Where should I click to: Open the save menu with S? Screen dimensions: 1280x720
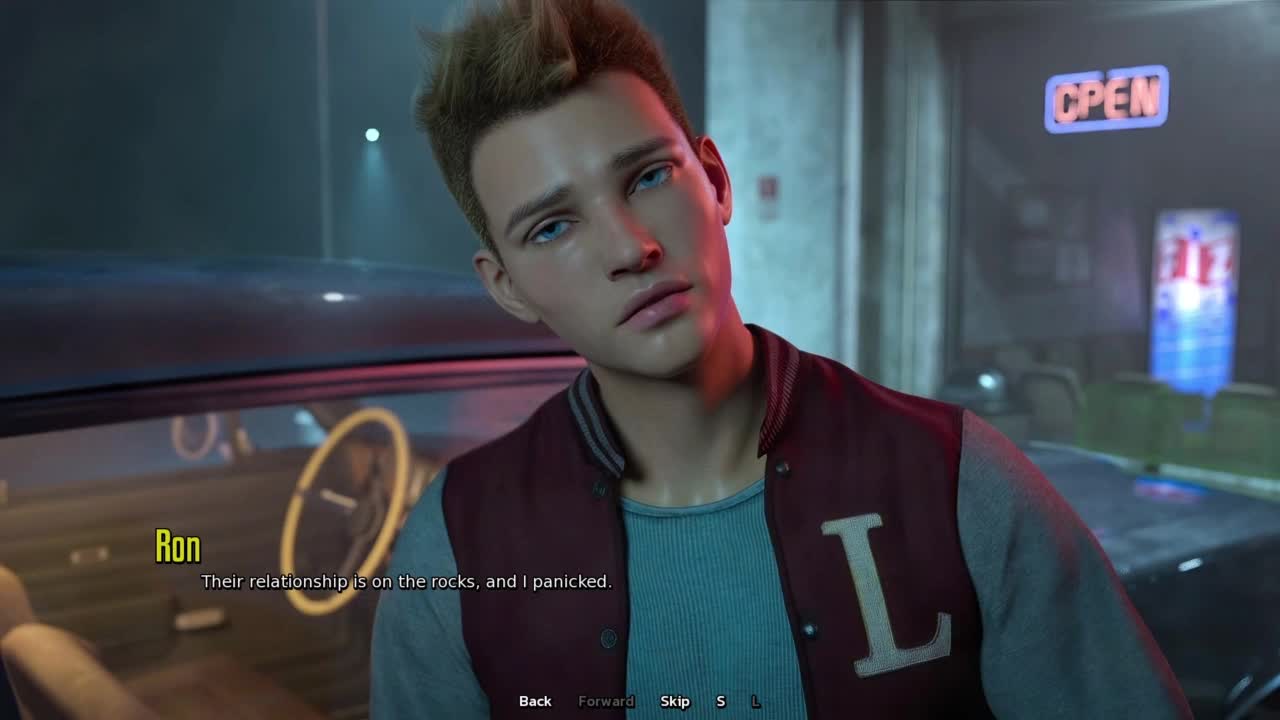[720, 701]
